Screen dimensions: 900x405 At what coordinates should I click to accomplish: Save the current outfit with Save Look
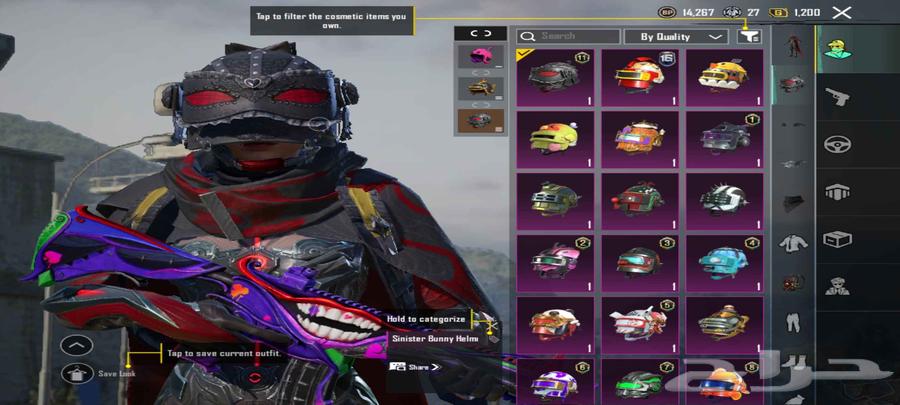click(77, 373)
